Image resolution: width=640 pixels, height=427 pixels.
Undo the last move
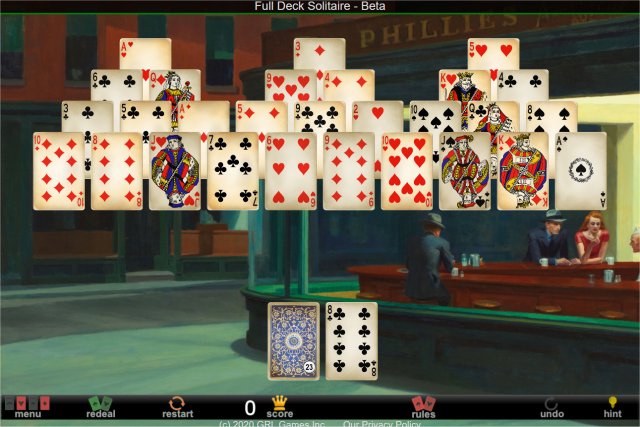[552, 407]
